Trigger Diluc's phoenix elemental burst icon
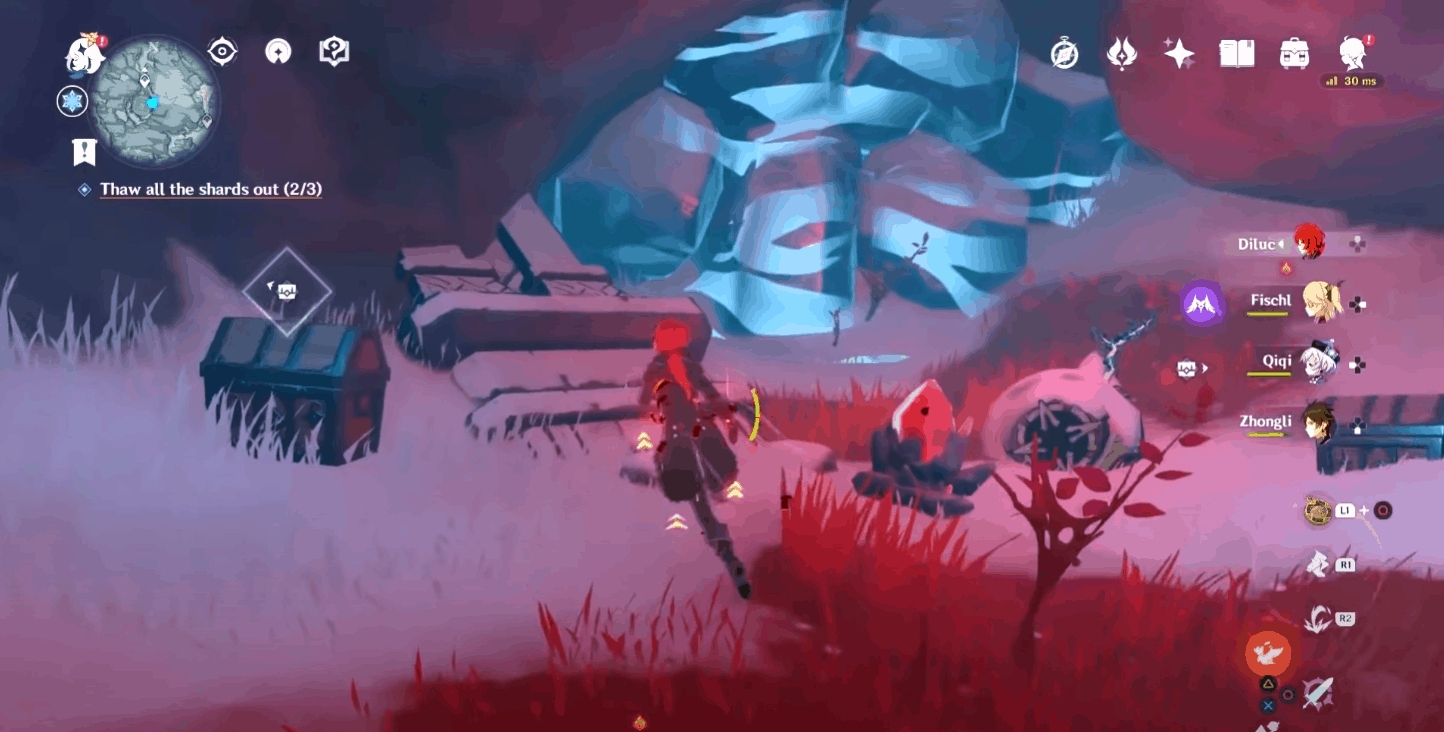Image resolution: width=1444 pixels, height=732 pixels. pos(1267,652)
